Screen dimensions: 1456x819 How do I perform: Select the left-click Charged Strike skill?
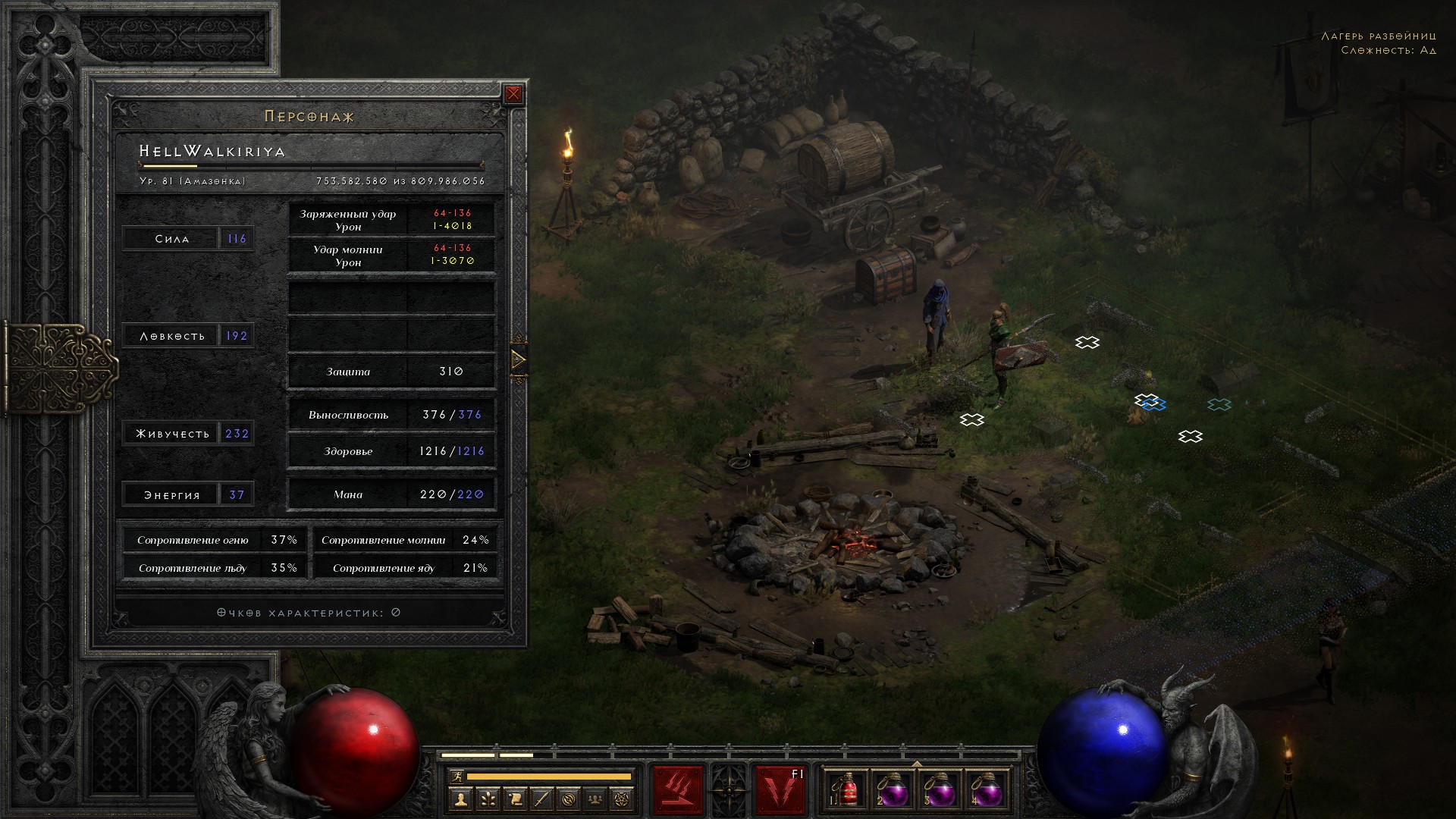pyautogui.click(x=679, y=790)
